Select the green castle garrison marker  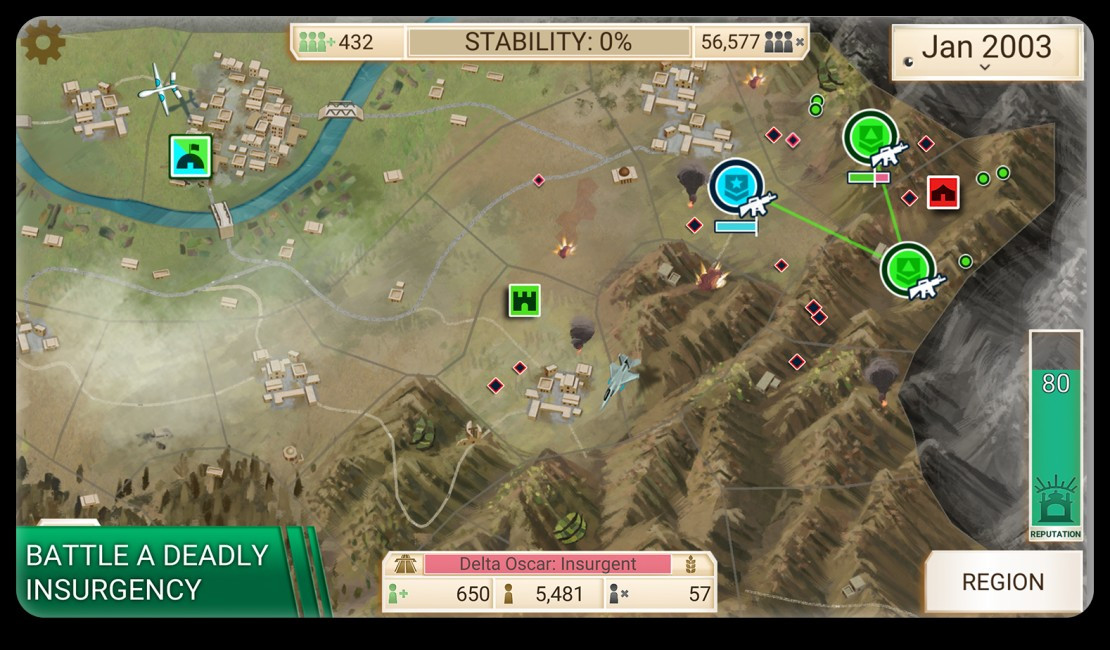(x=524, y=299)
